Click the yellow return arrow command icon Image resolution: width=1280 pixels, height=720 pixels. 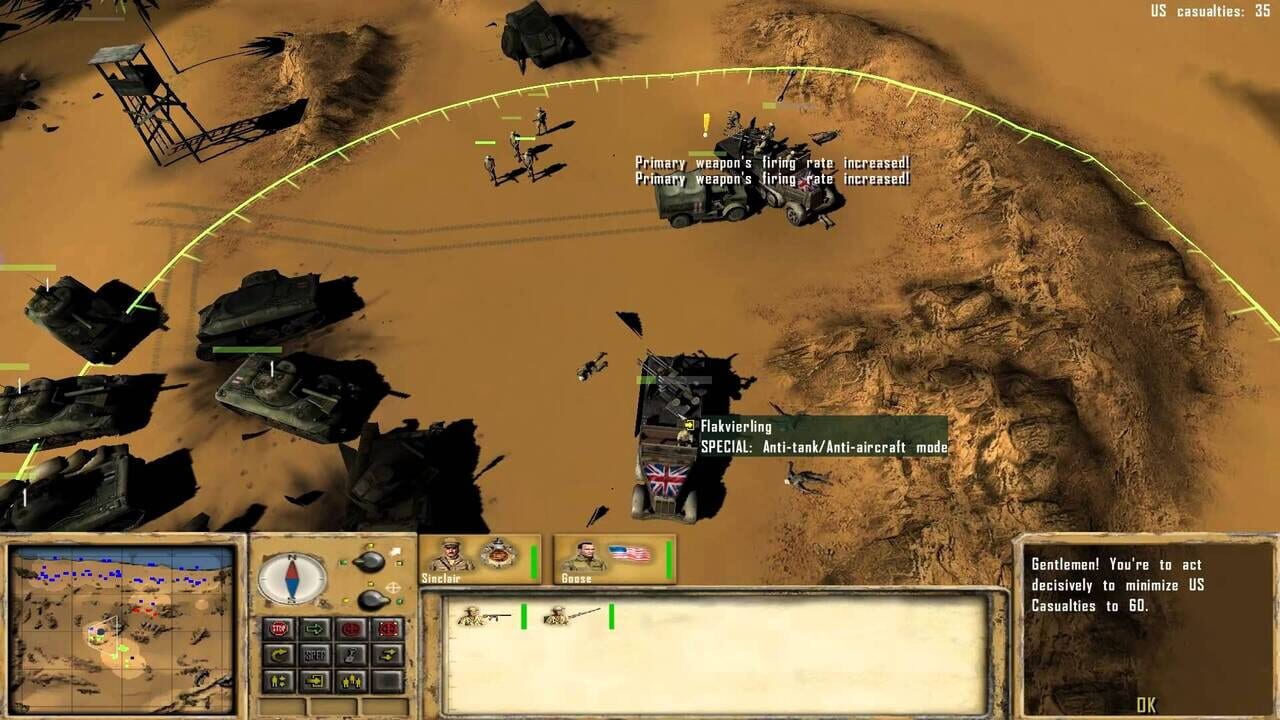point(280,655)
